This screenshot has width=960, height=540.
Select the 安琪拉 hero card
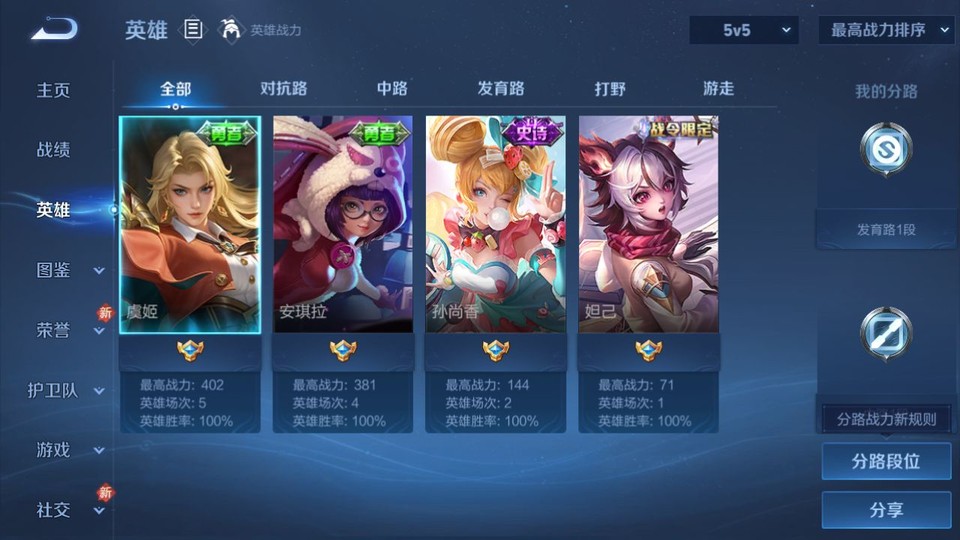point(342,225)
